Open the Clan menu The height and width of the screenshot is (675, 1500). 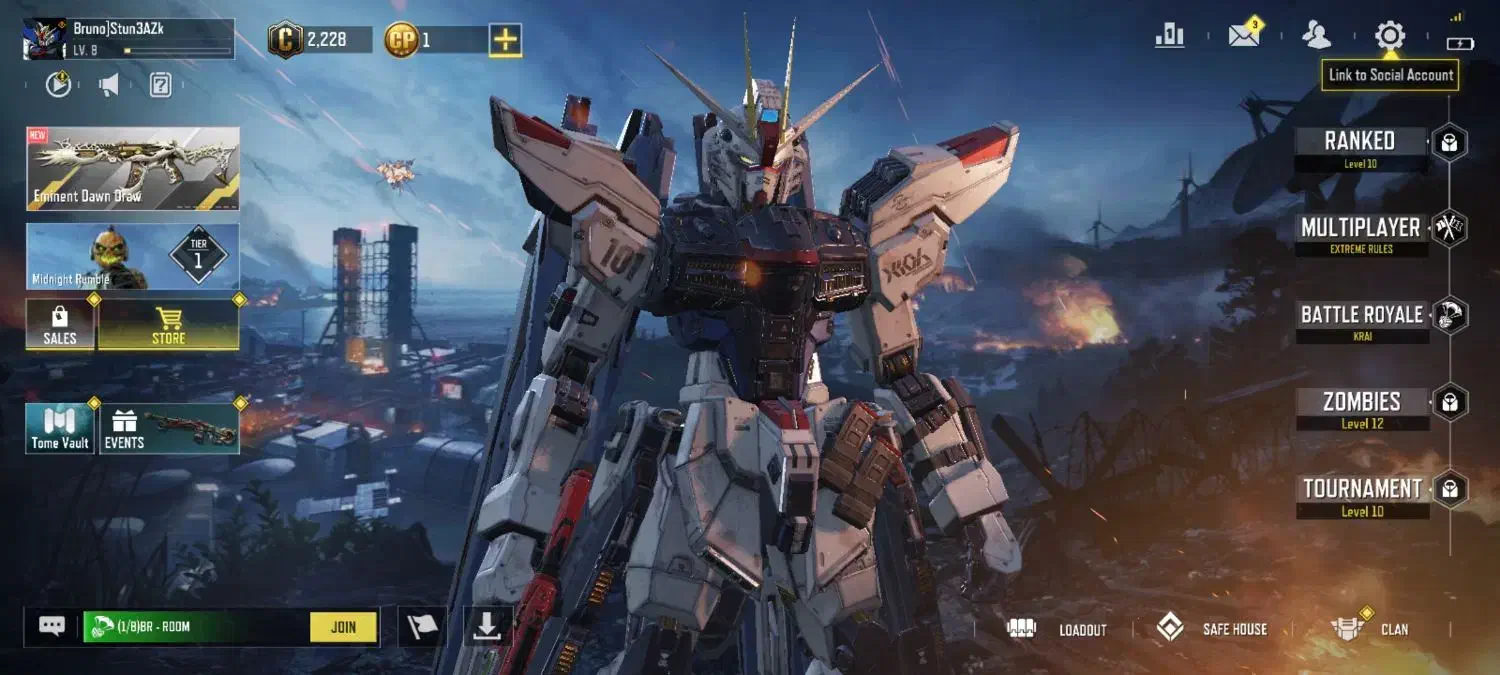1370,629
